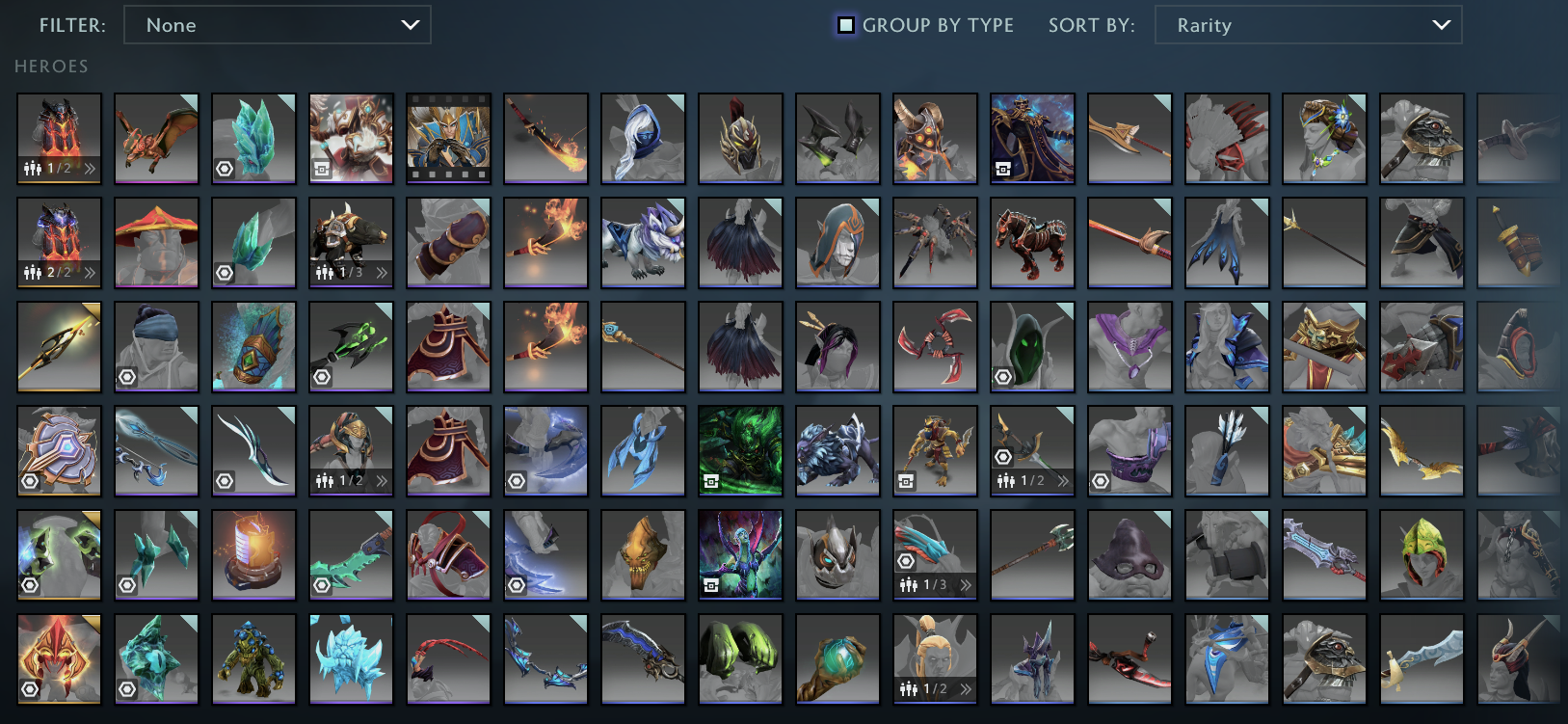Expand the styles chevron on the boar mount item
The width and height of the screenshot is (1568, 724).
(x=384, y=273)
